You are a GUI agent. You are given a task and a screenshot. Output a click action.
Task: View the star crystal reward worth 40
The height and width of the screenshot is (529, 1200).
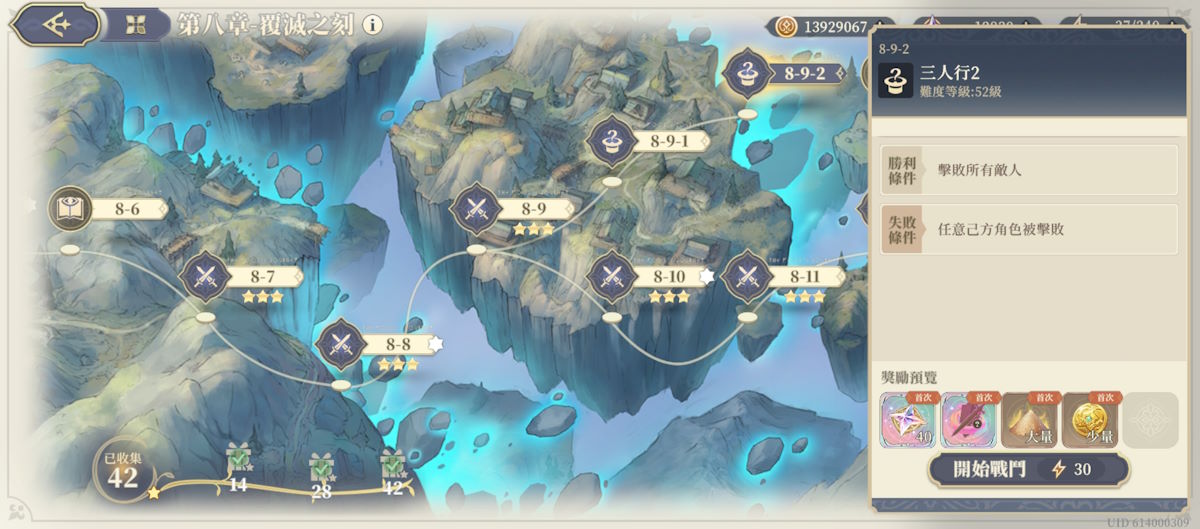(908, 420)
